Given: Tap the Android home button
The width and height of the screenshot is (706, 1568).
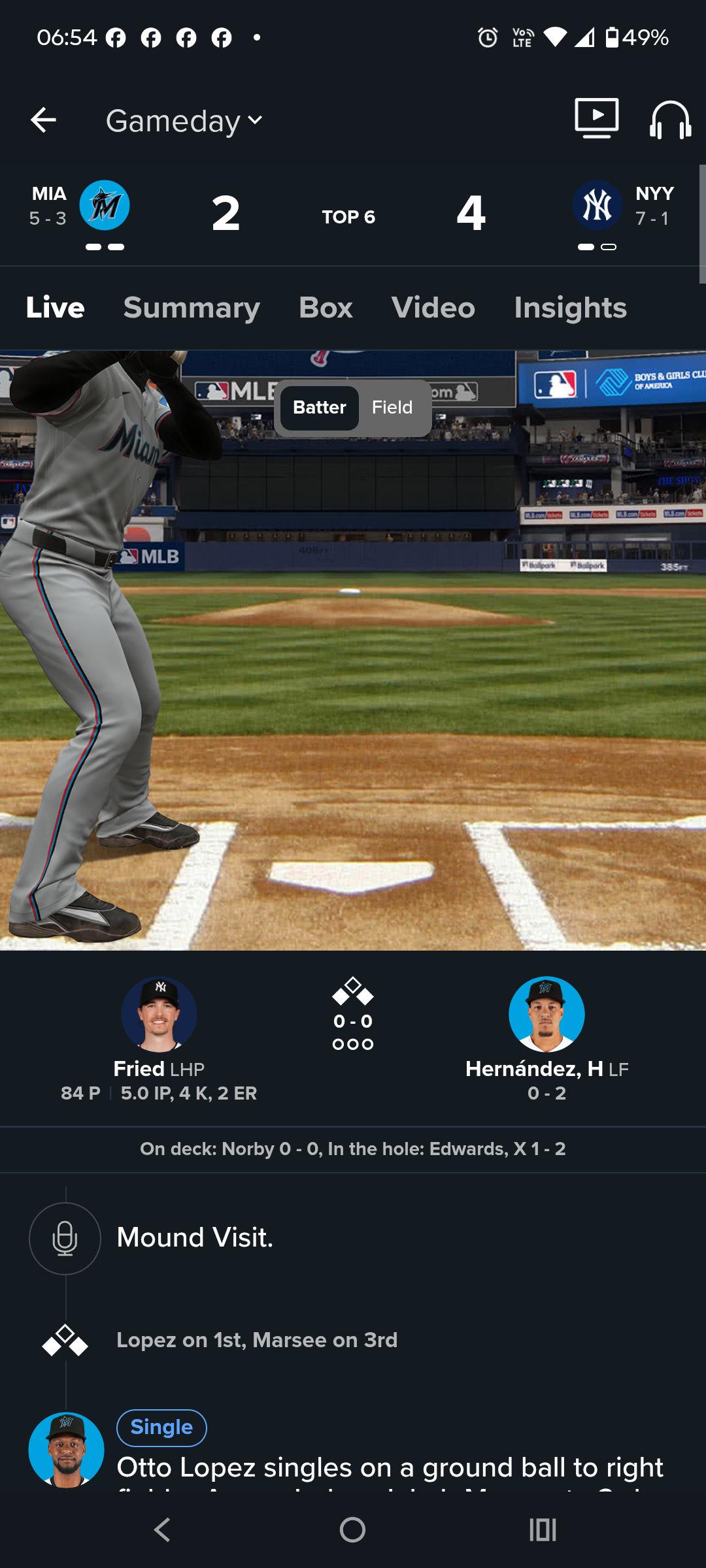Looking at the screenshot, I should [x=352, y=1529].
